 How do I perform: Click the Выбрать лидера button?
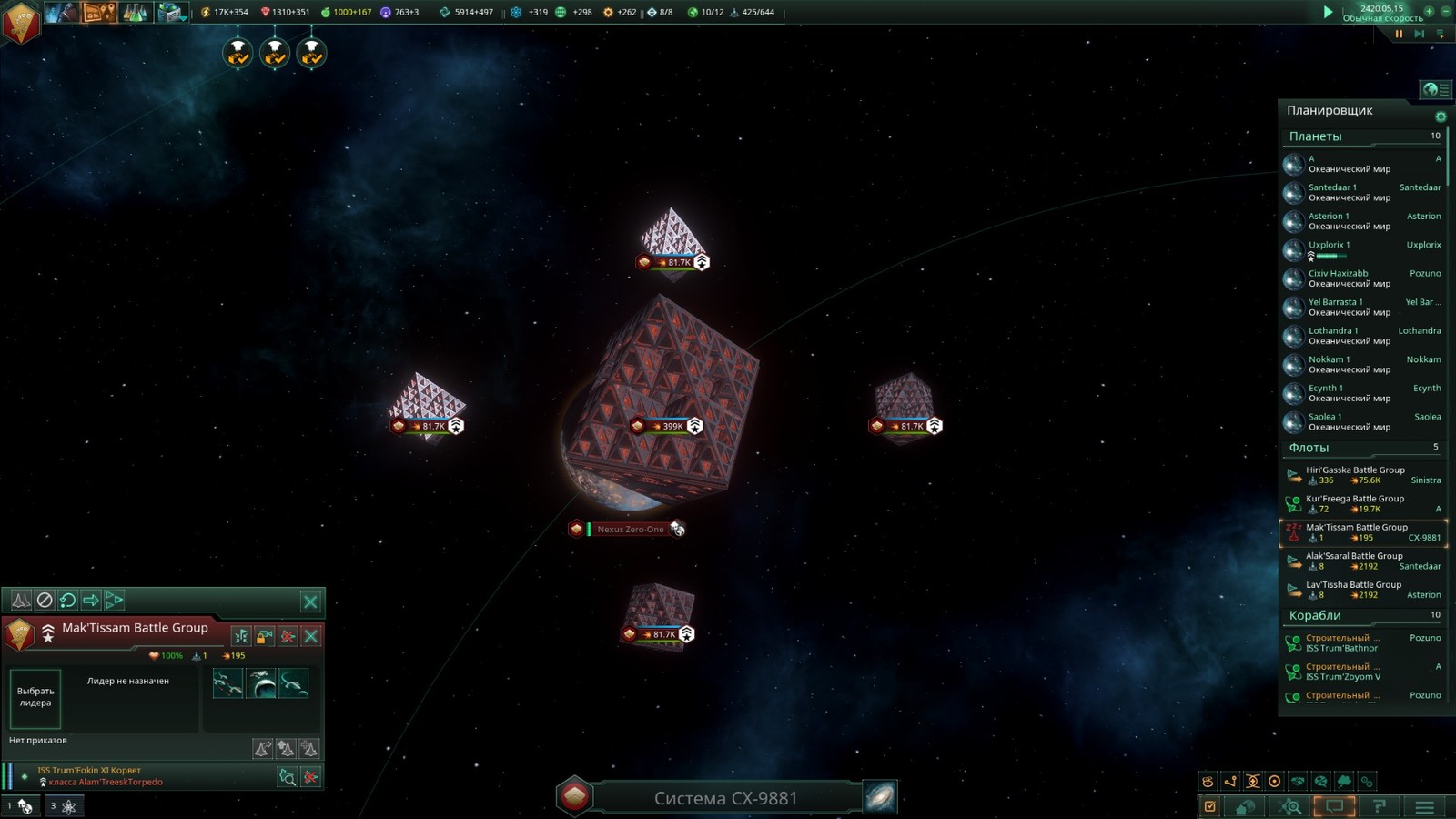36,698
